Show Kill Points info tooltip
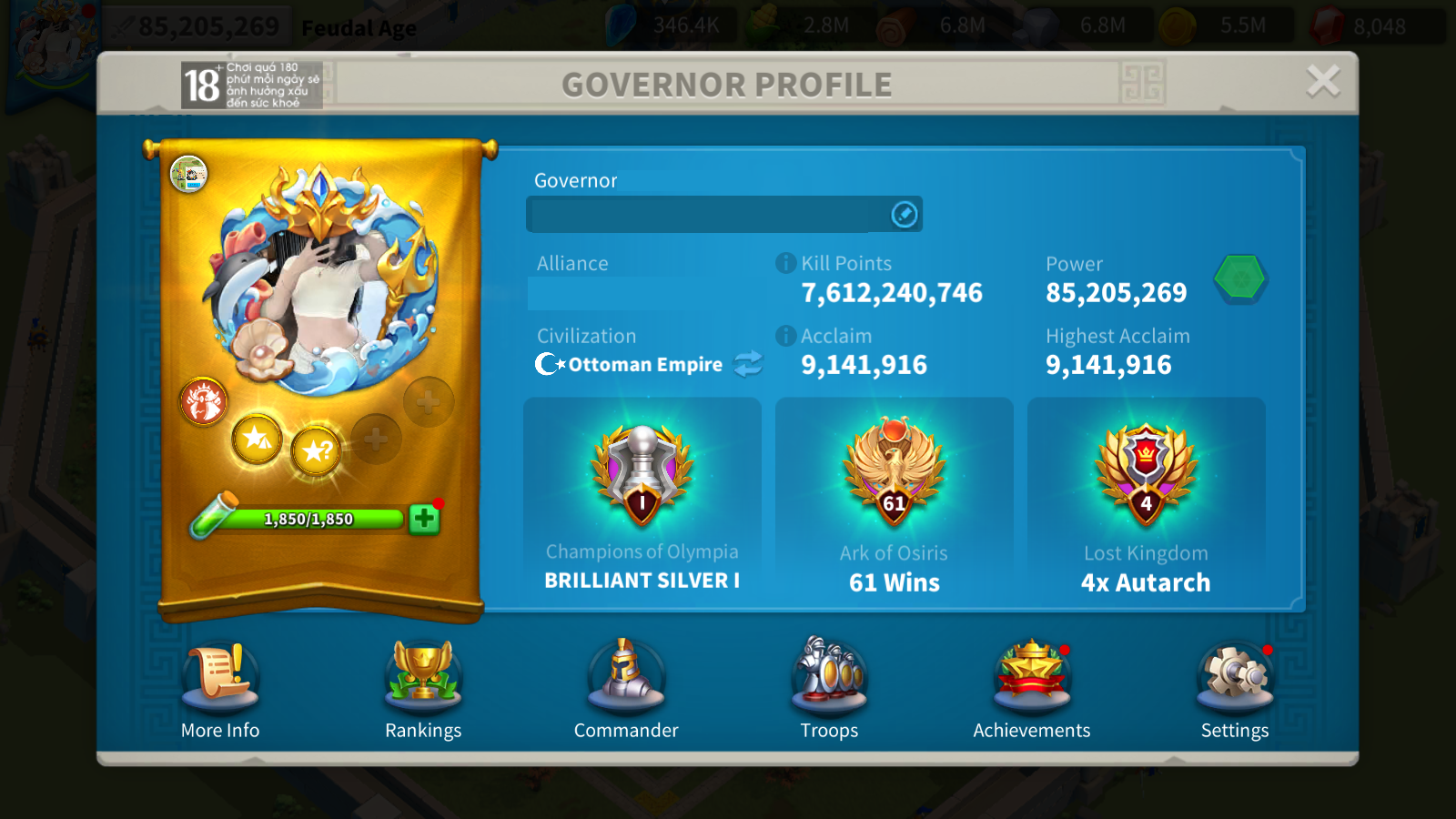Screen dimensions: 1456x819 (785, 263)
